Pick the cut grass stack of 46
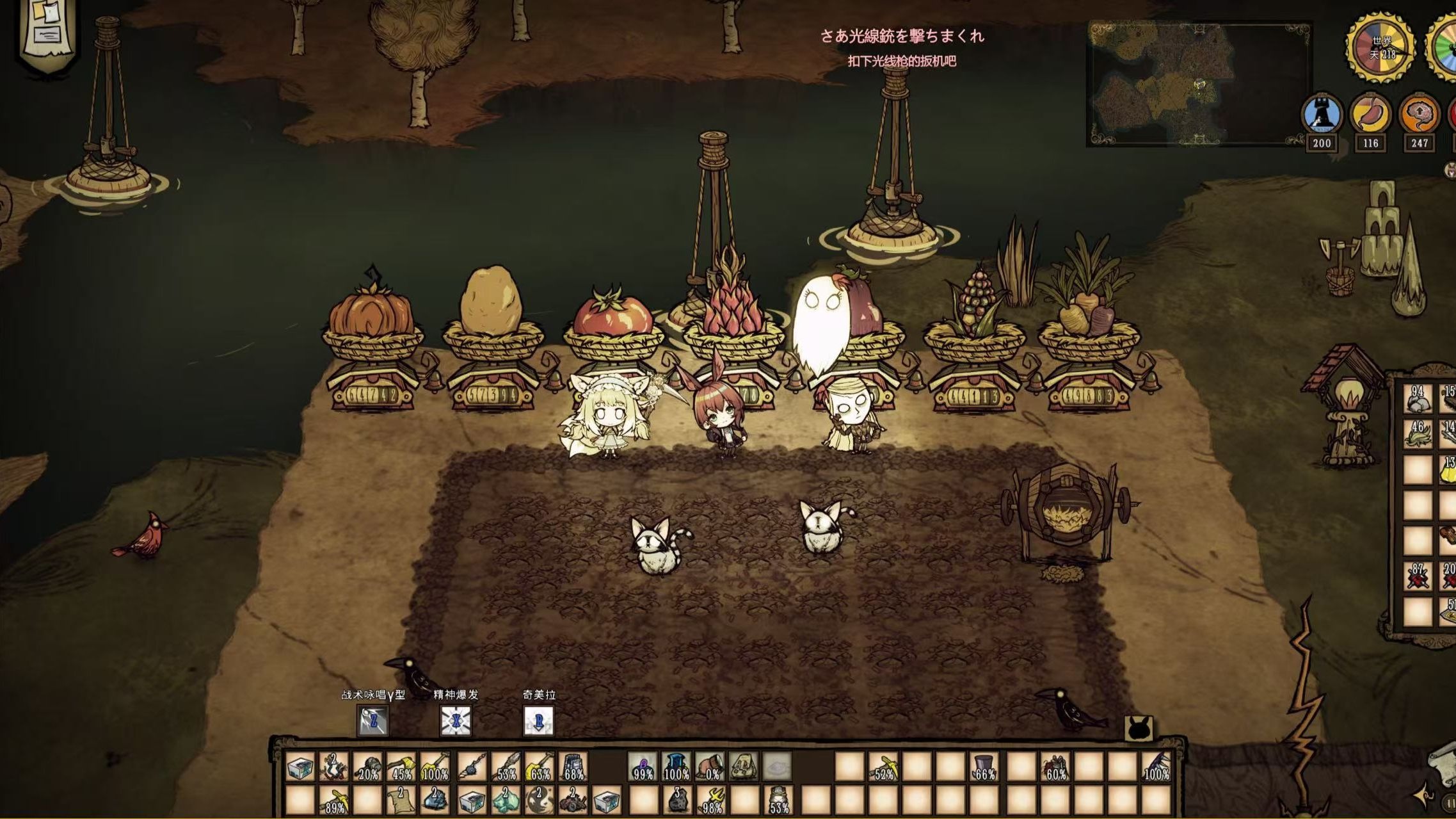The width and height of the screenshot is (1456, 819). 1418,434
